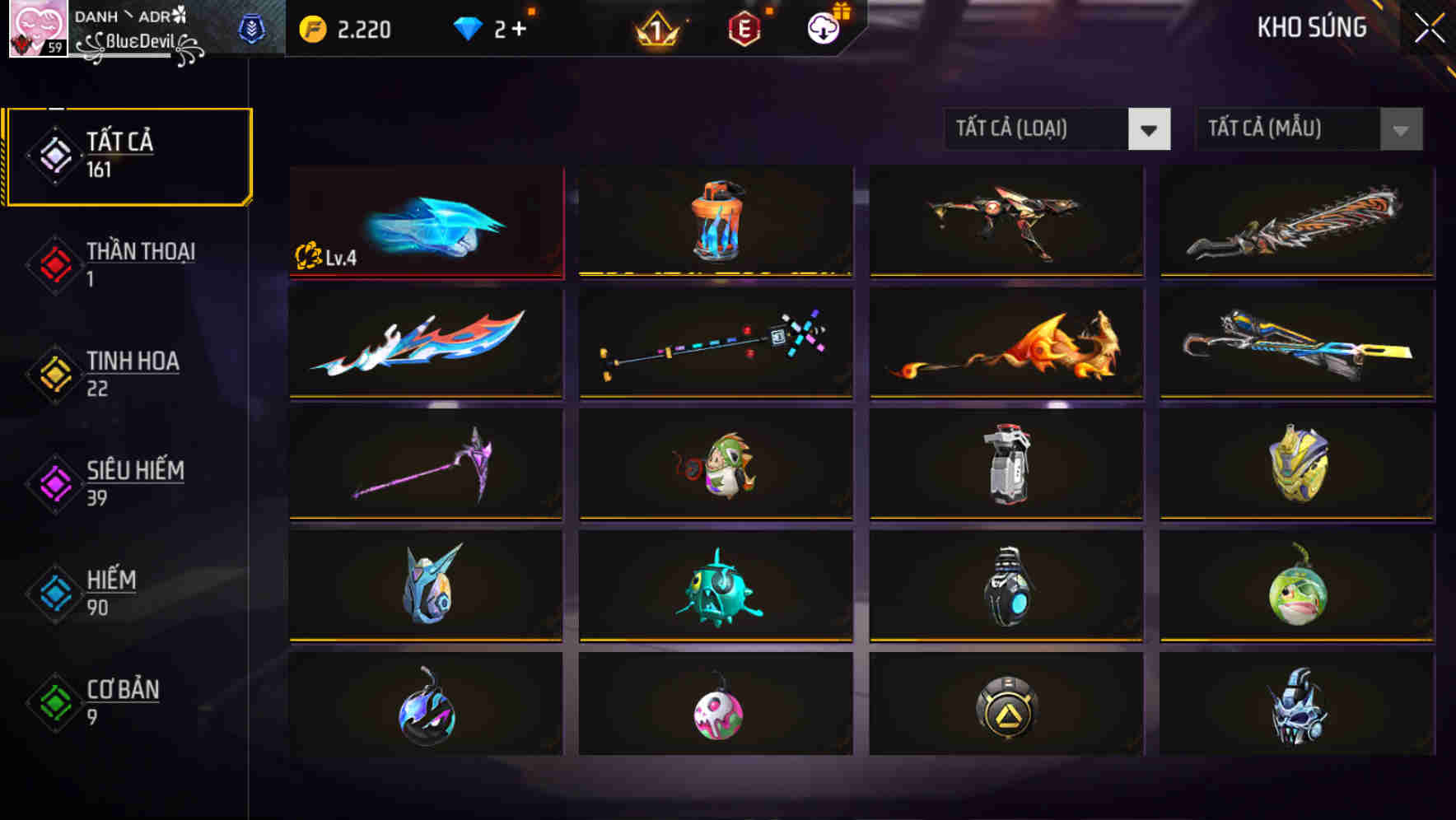Click the clan badge next to BlueDevil
This screenshot has width=1456, height=820.
(252, 27)
